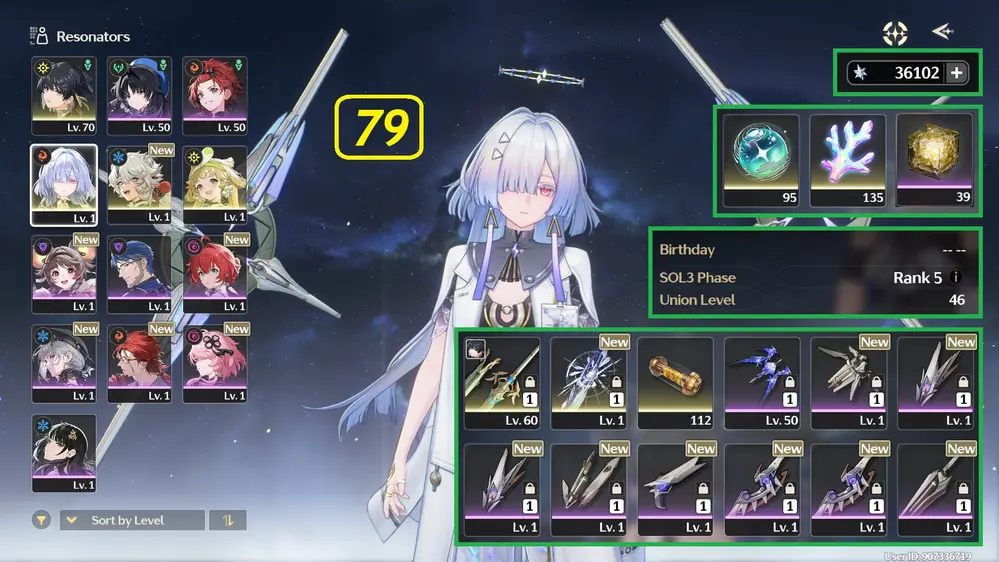Show SOL3 Phase info via the i icon
The width and height of the screenshot is (999, 562).
956,278
